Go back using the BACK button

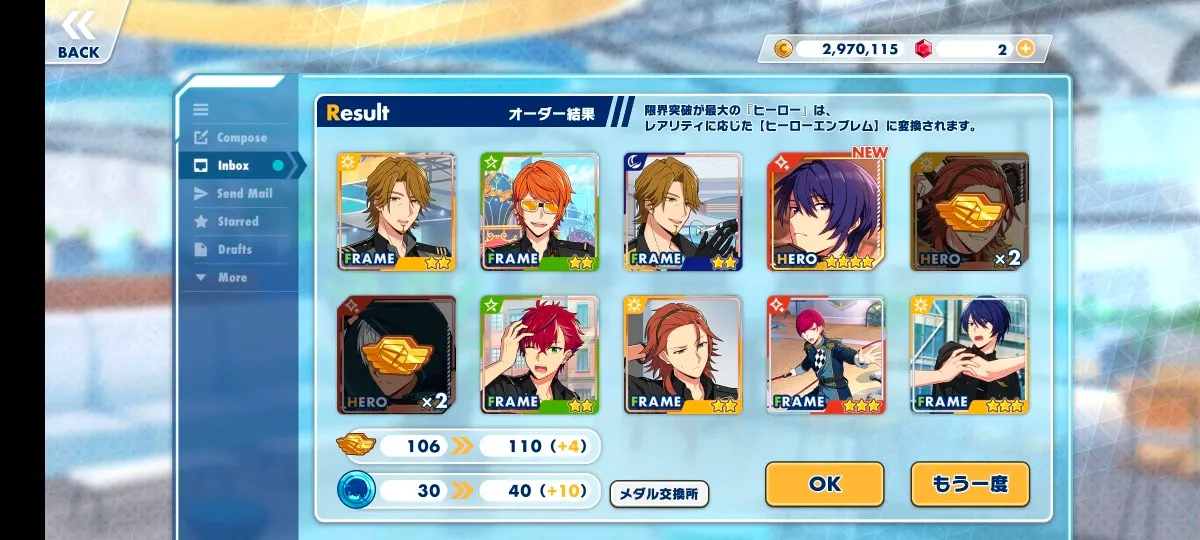coord(78,35)
